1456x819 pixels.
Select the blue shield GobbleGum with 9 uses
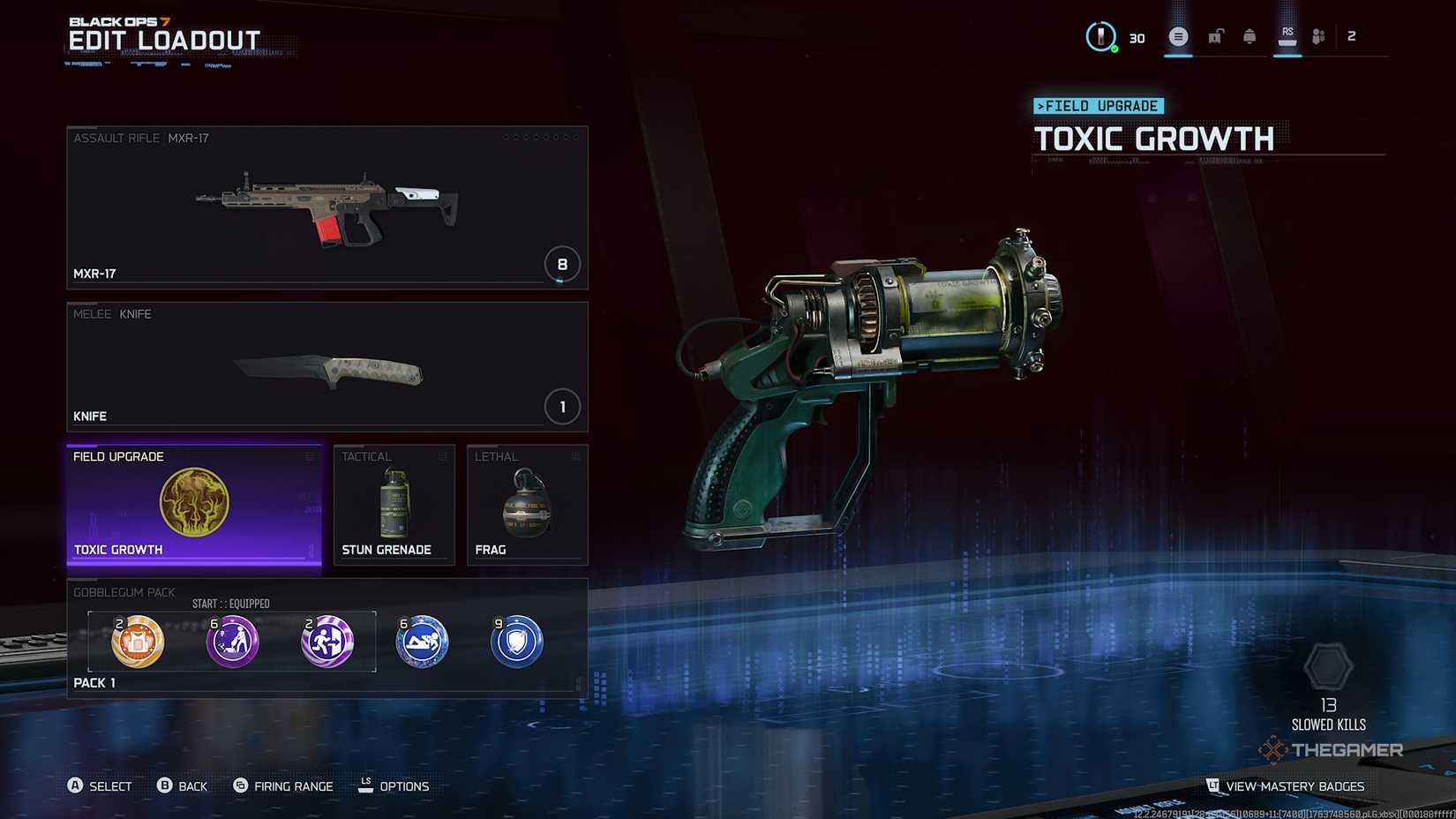click(515, 642)
